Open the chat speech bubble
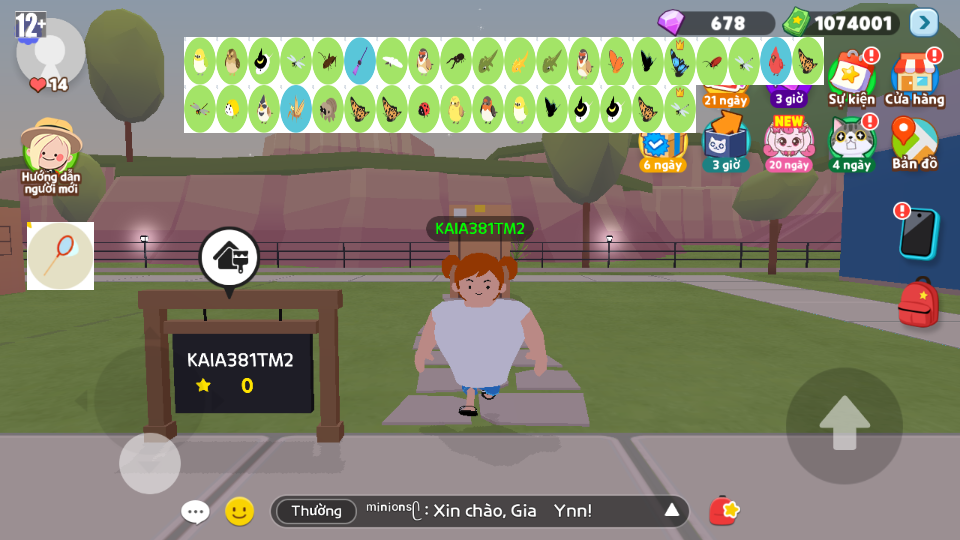 195,512
